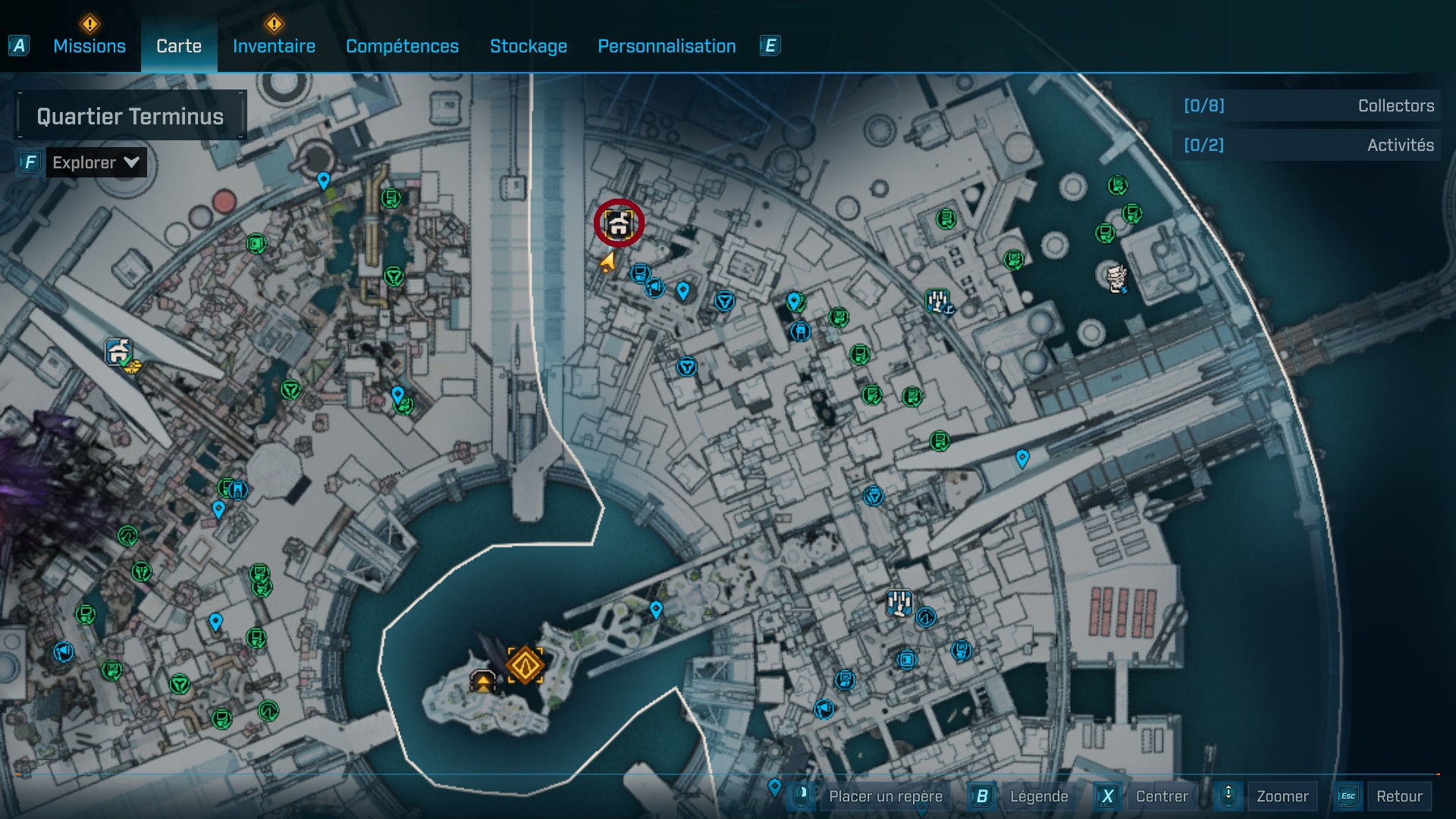
Task: Click Placer un repère
Action: 887,796
